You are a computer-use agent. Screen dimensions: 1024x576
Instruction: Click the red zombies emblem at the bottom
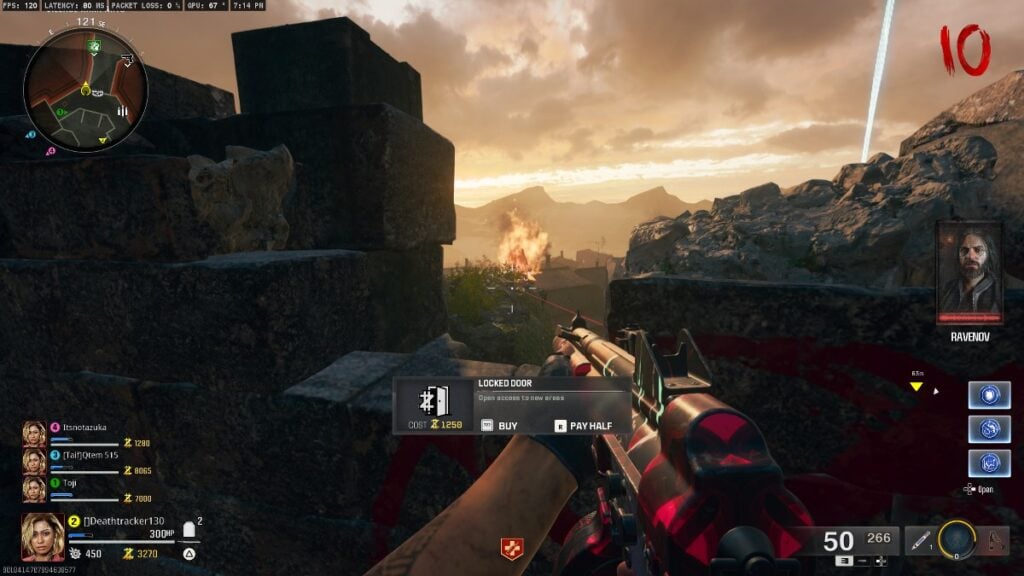pos(512,547)
